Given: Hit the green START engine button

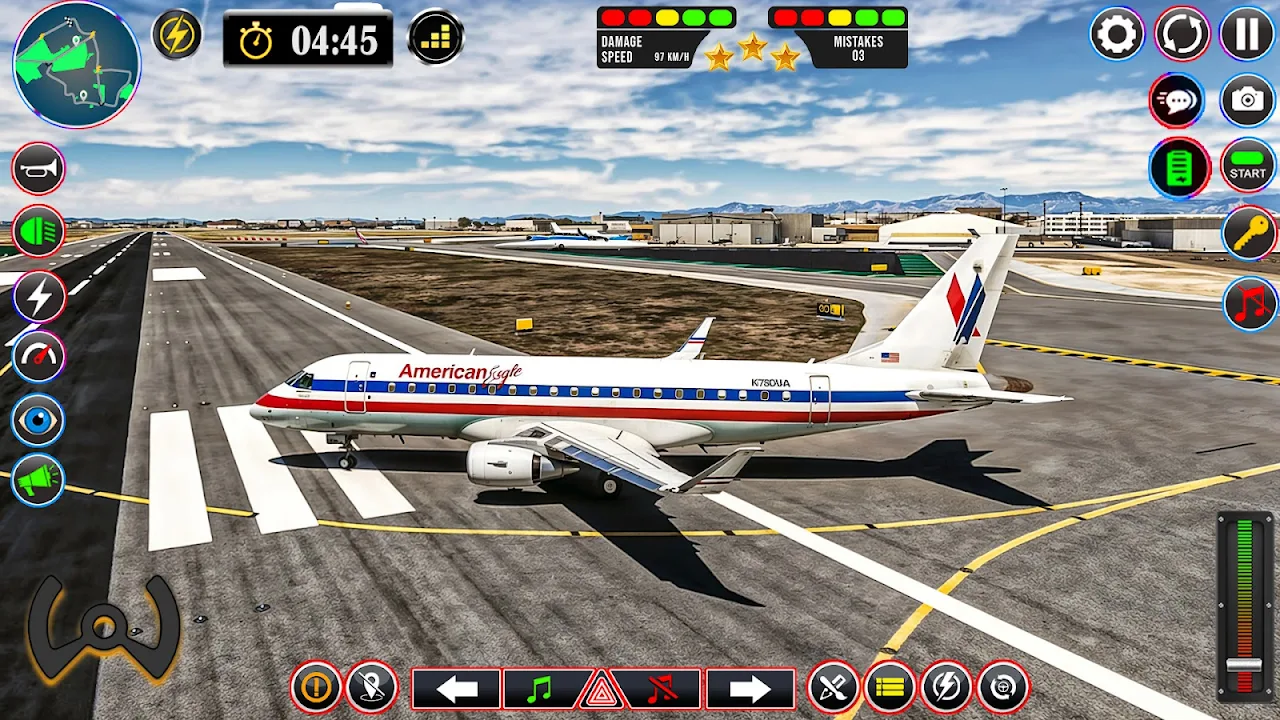Looking at the screenshot, I should coord(1247,166).
